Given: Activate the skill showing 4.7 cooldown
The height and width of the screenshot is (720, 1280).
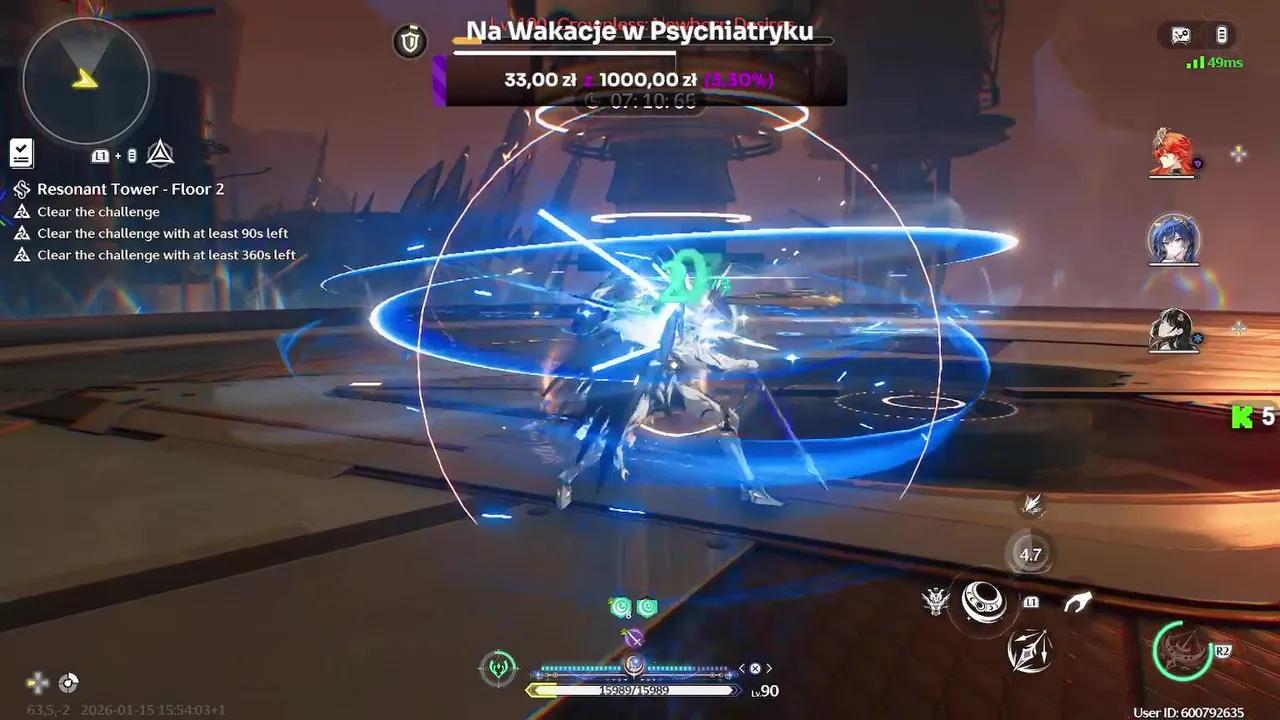Looking at the screenshot, I should tap(1029, 554).
